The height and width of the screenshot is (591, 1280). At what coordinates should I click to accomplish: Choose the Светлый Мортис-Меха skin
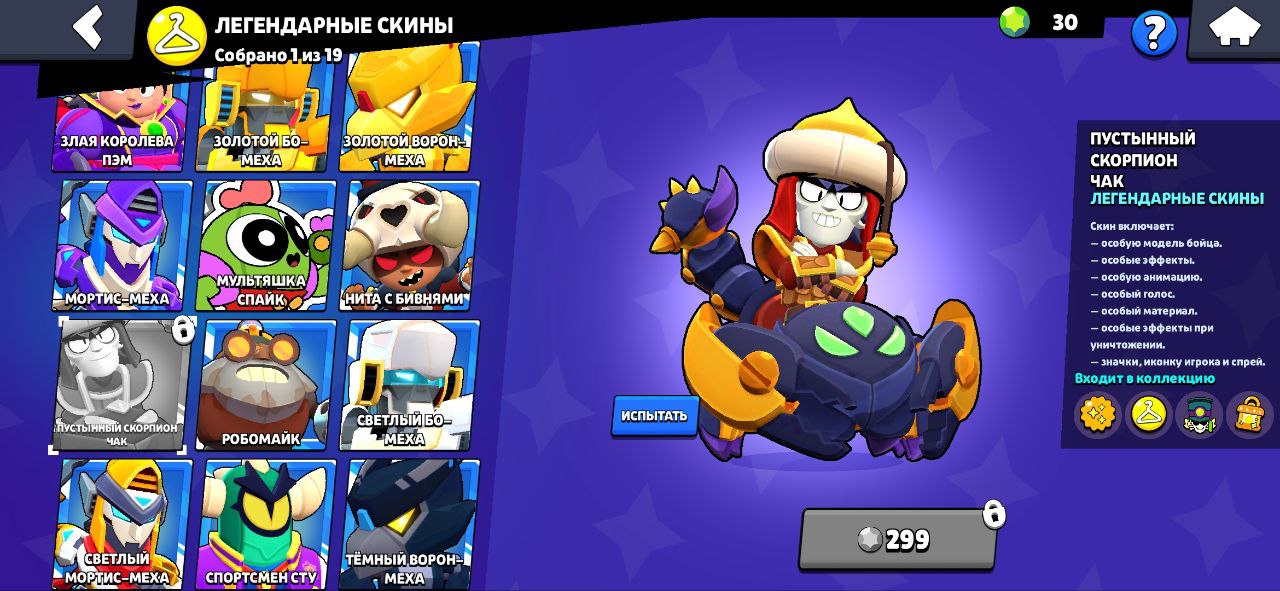[x=122, y=523]
